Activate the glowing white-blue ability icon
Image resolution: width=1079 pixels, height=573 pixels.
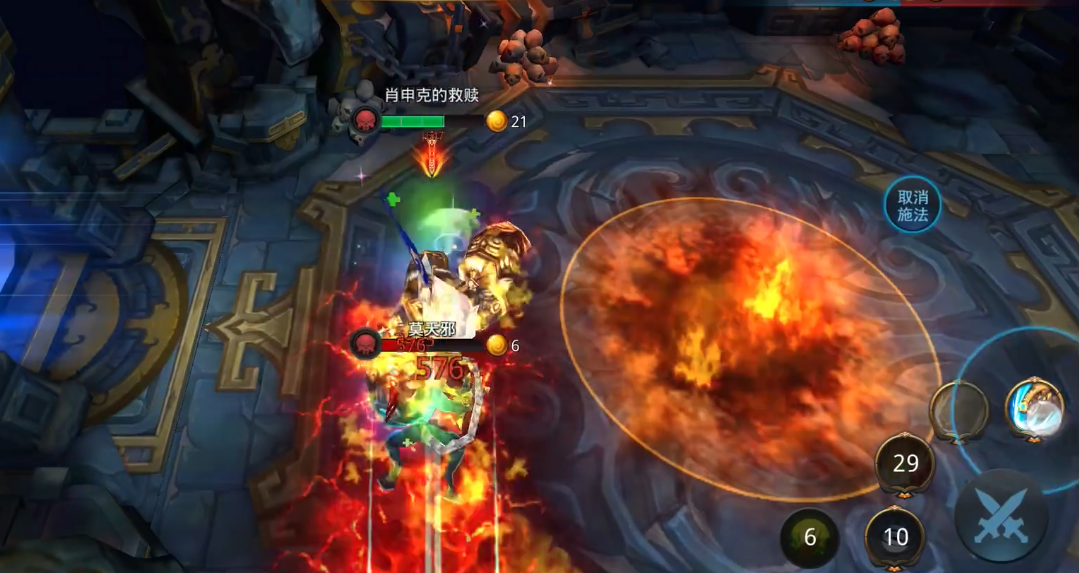coord(1034,409)
